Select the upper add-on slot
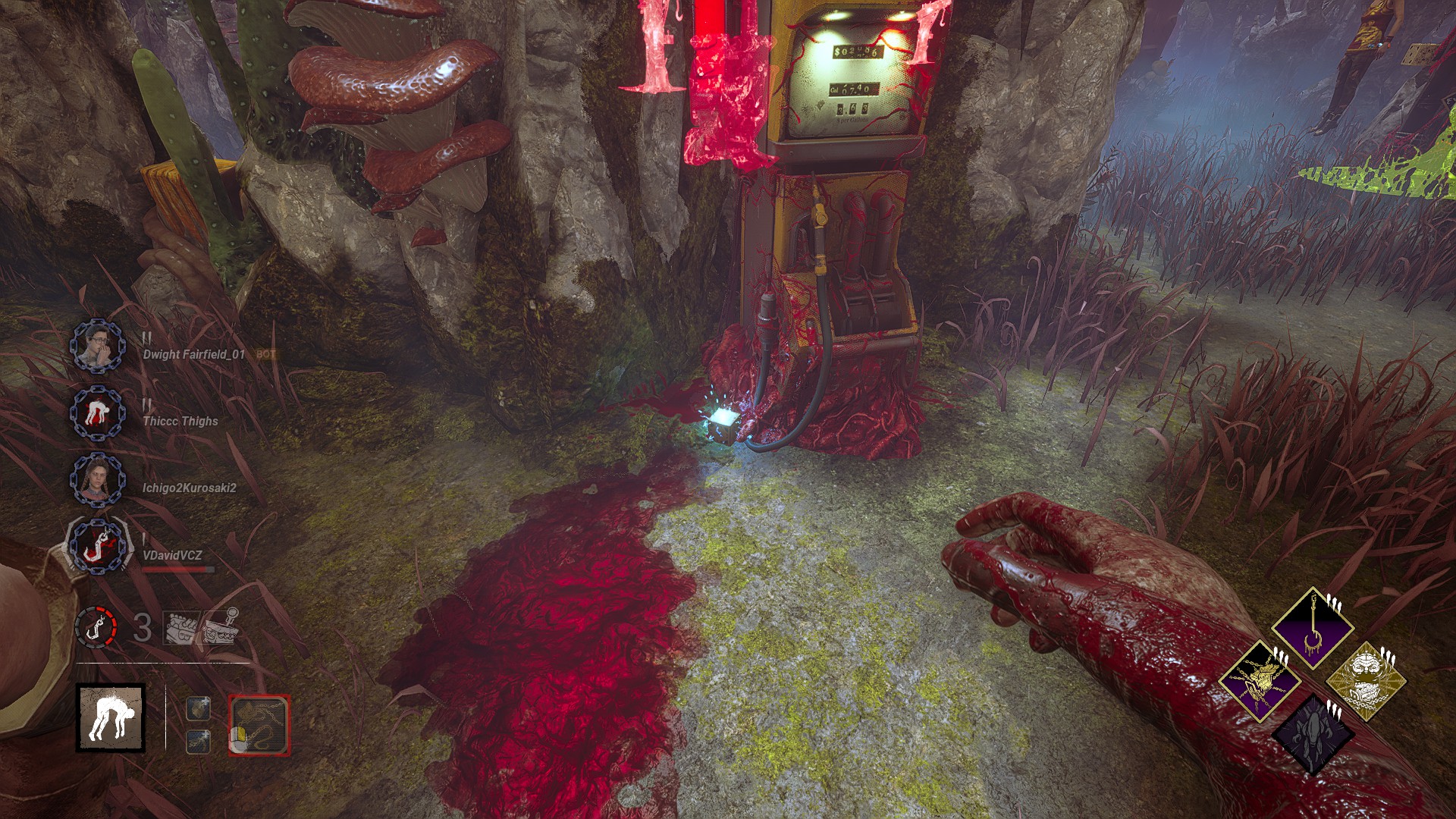The height and width of the screenshot is (819, 1456). coord(198,708)
